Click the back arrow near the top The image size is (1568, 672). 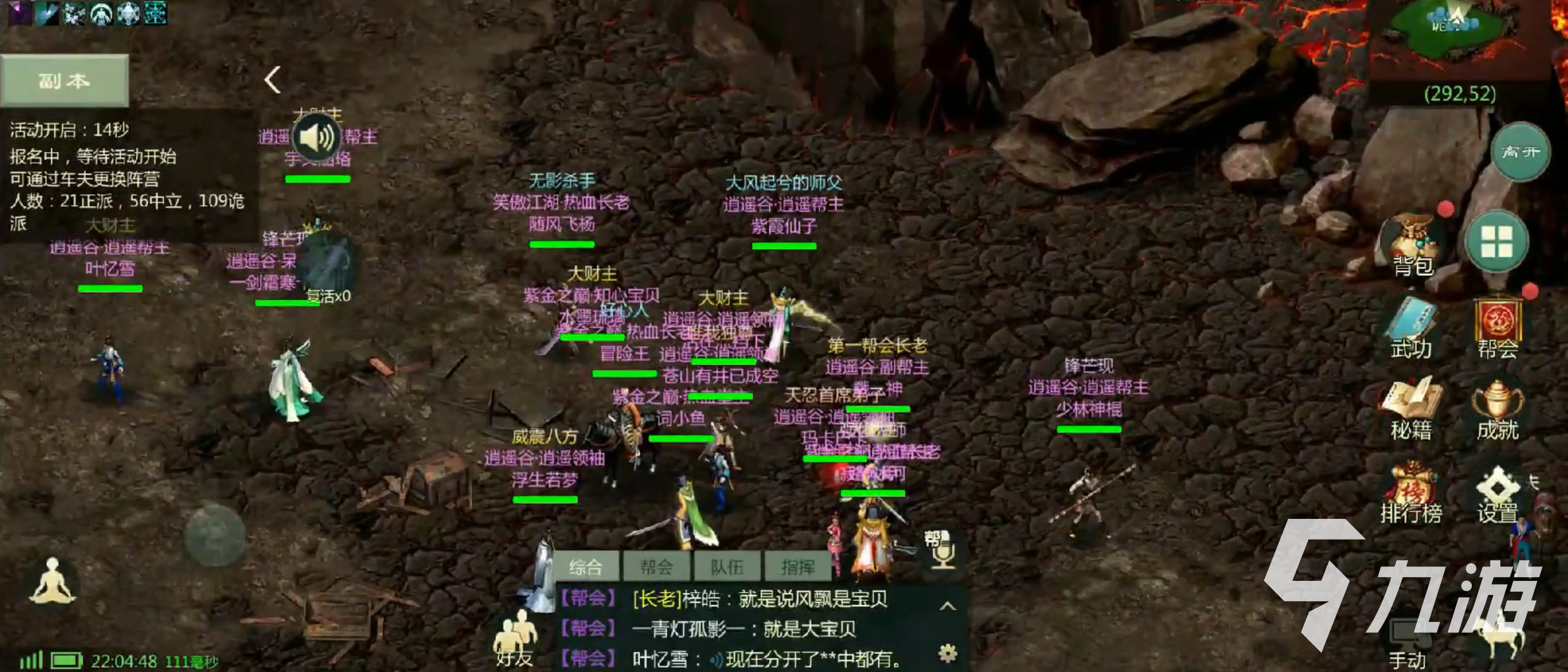coord(273,80)
